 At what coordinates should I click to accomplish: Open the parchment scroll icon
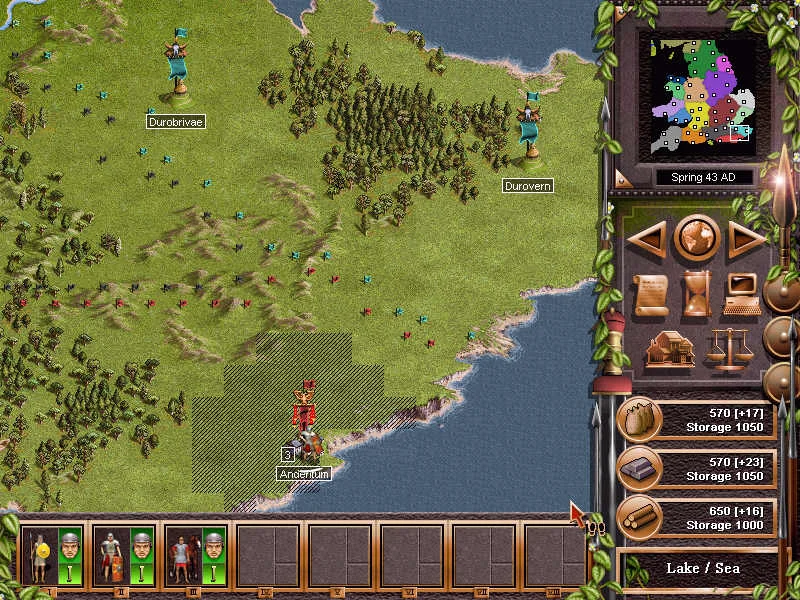(x=651, y=294)
